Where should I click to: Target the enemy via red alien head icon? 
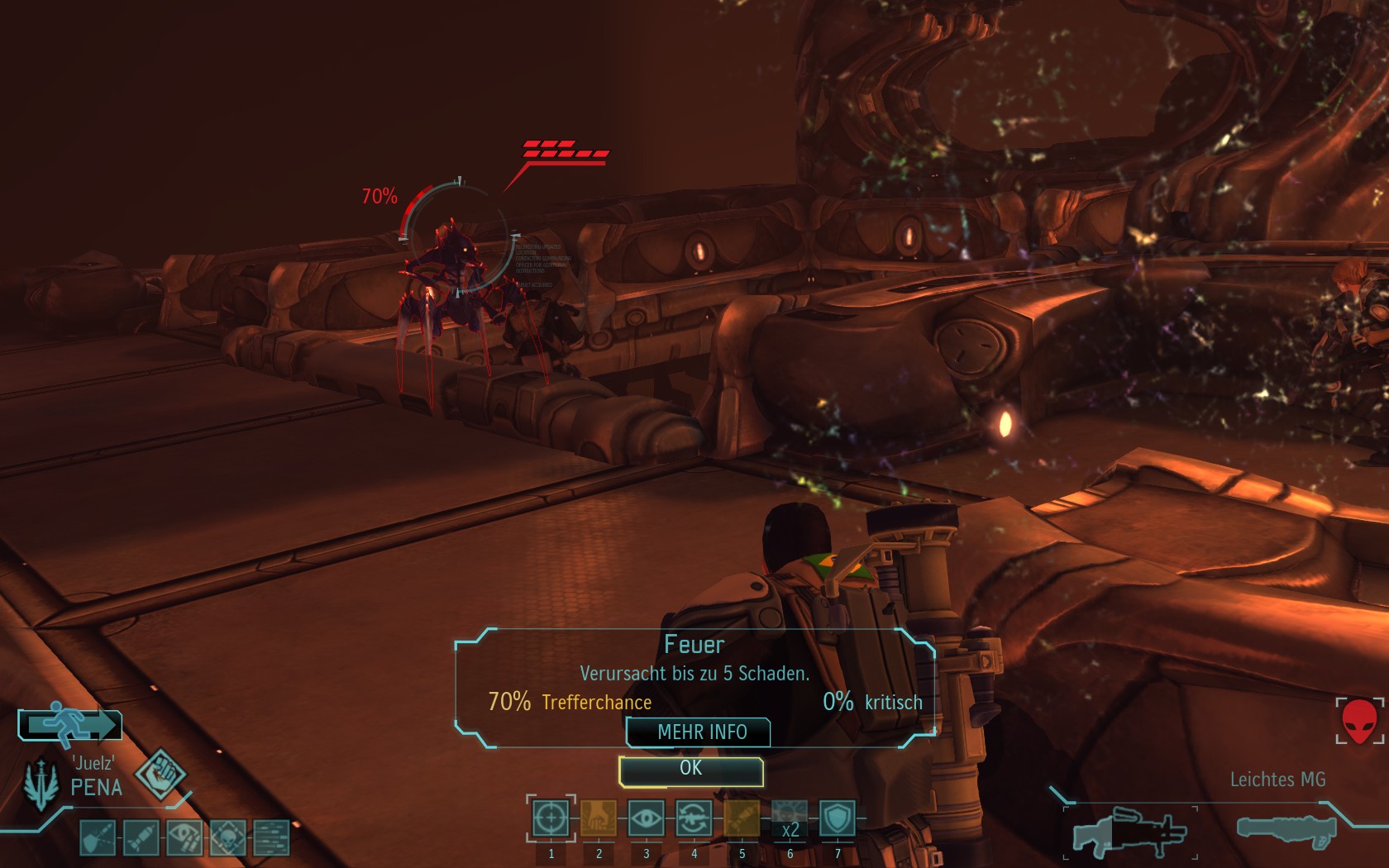[1358, 721]
